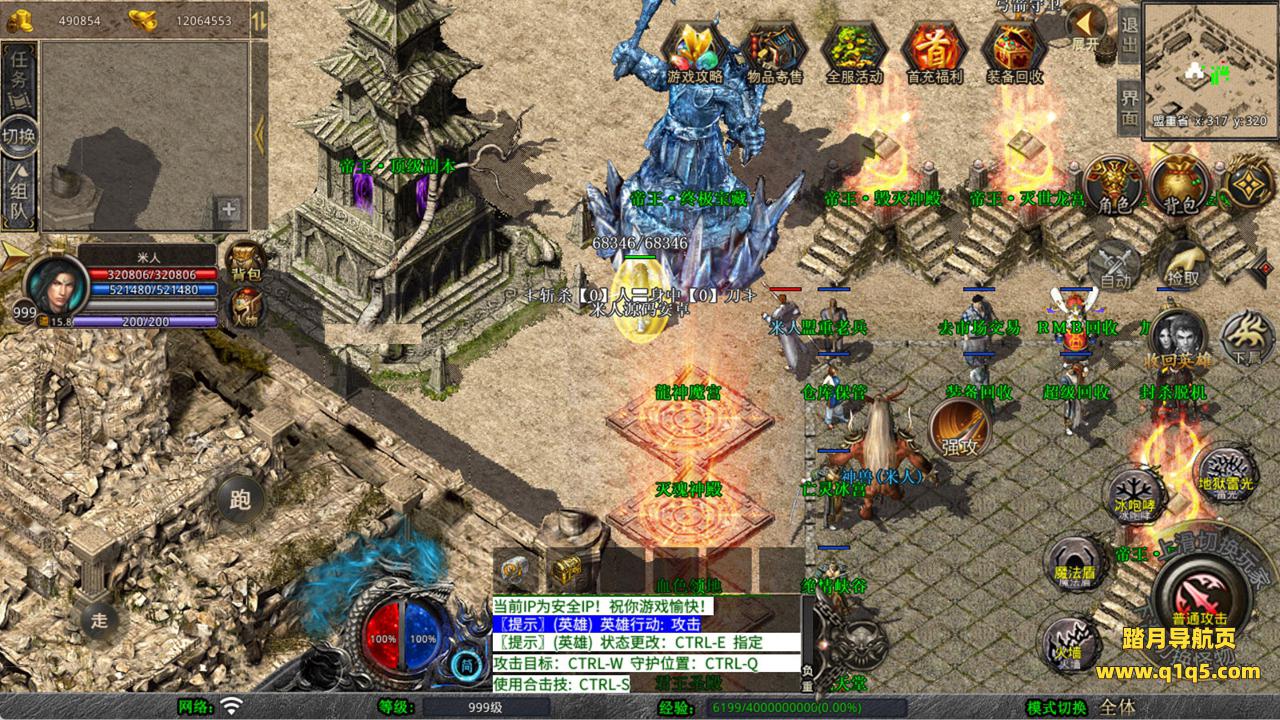Cast the 冰咆哮 ice roar skill
This screenshot has height=720, width=1280.
click(x=1134, y=496)
